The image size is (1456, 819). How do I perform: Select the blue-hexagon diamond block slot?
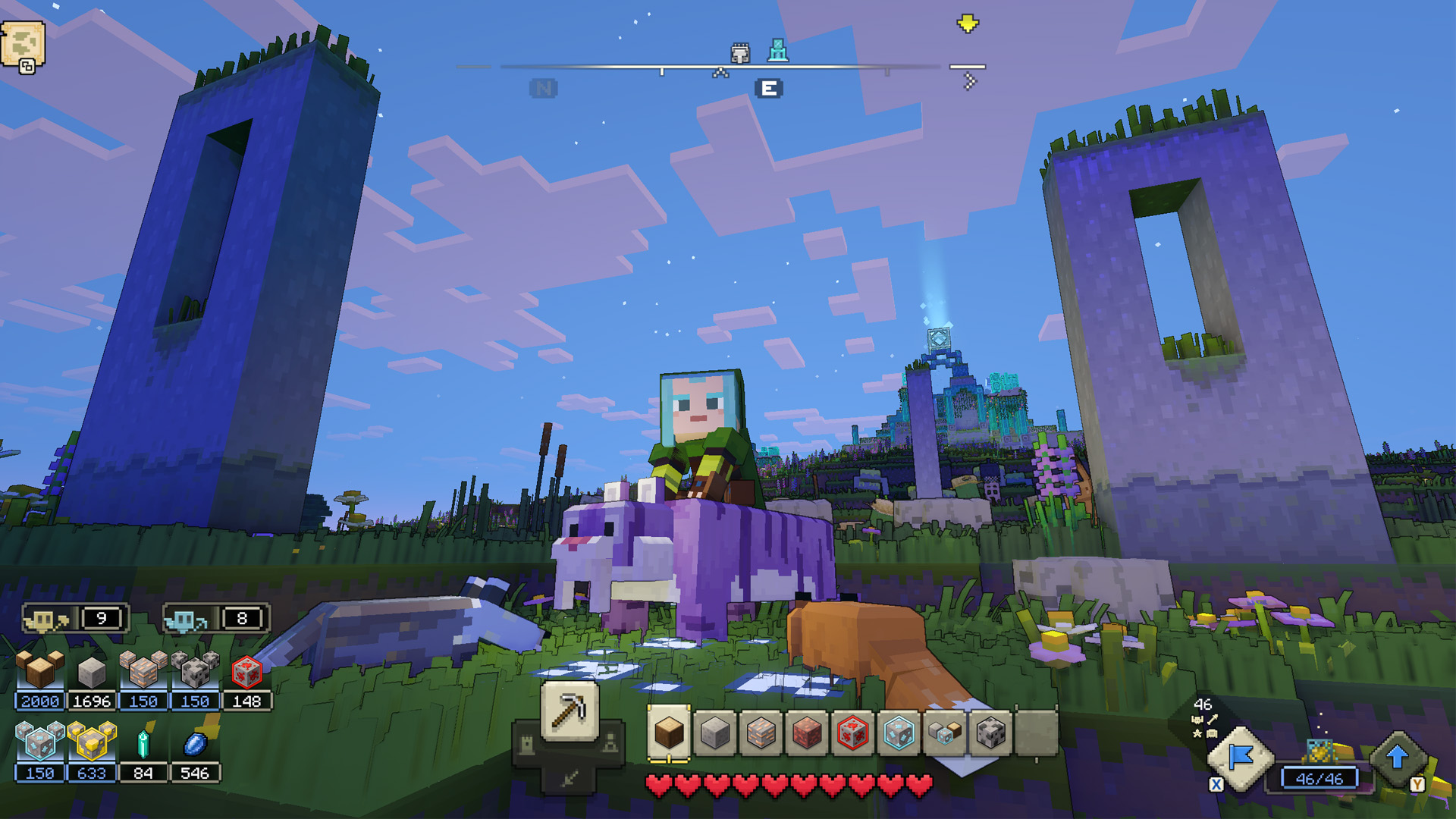pos(899,733)
